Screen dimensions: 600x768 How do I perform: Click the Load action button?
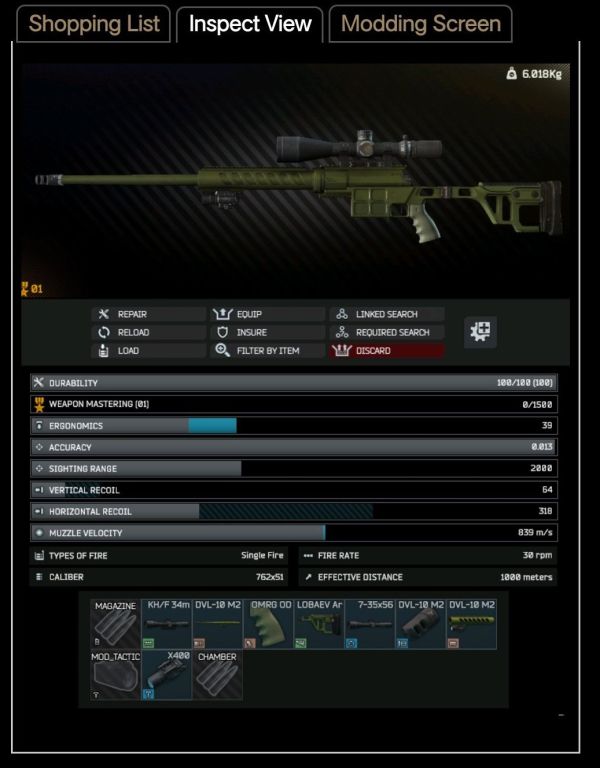(146, 351)
